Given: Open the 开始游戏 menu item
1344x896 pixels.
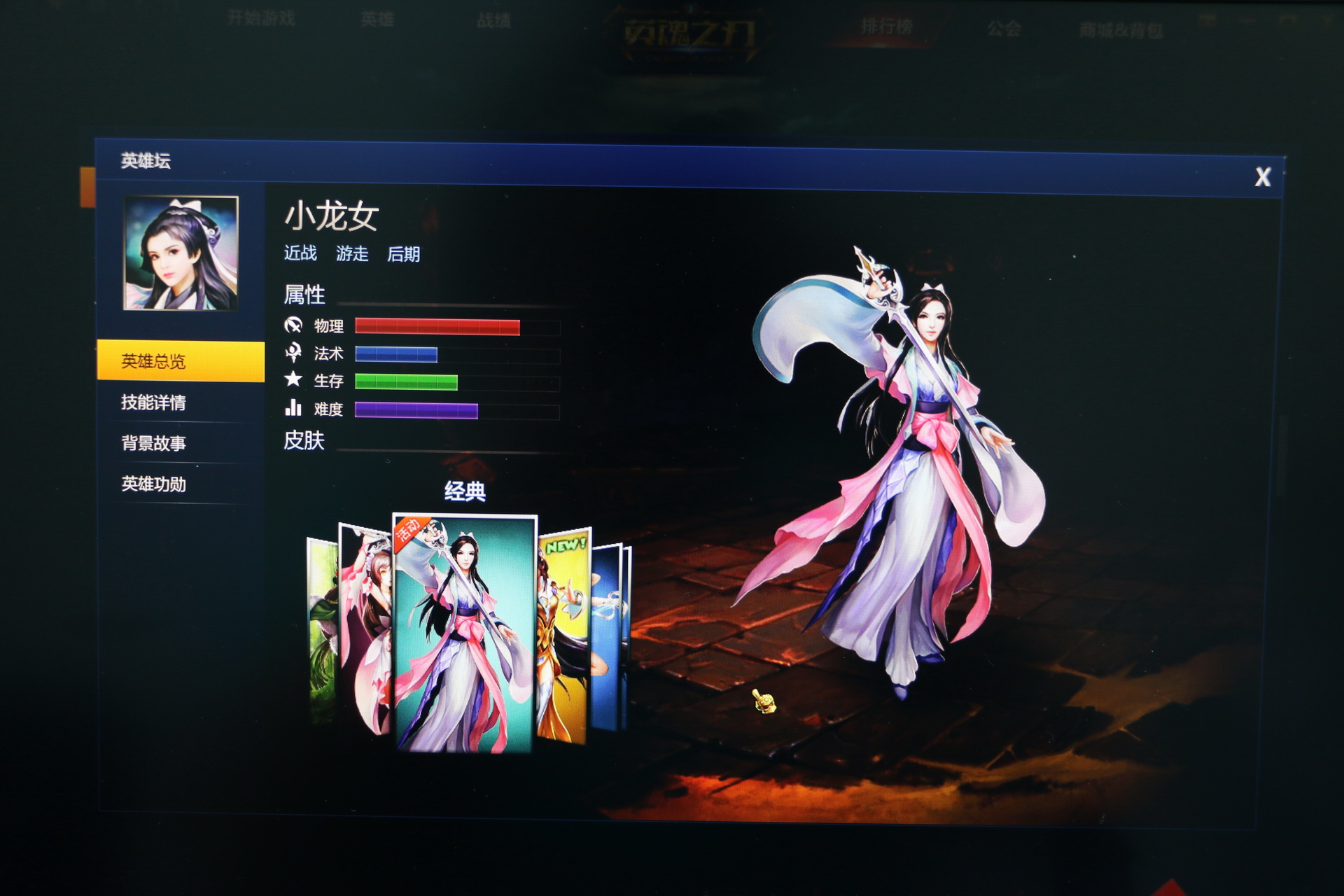Looking at the screenshot, I should (x=262, y=20).
